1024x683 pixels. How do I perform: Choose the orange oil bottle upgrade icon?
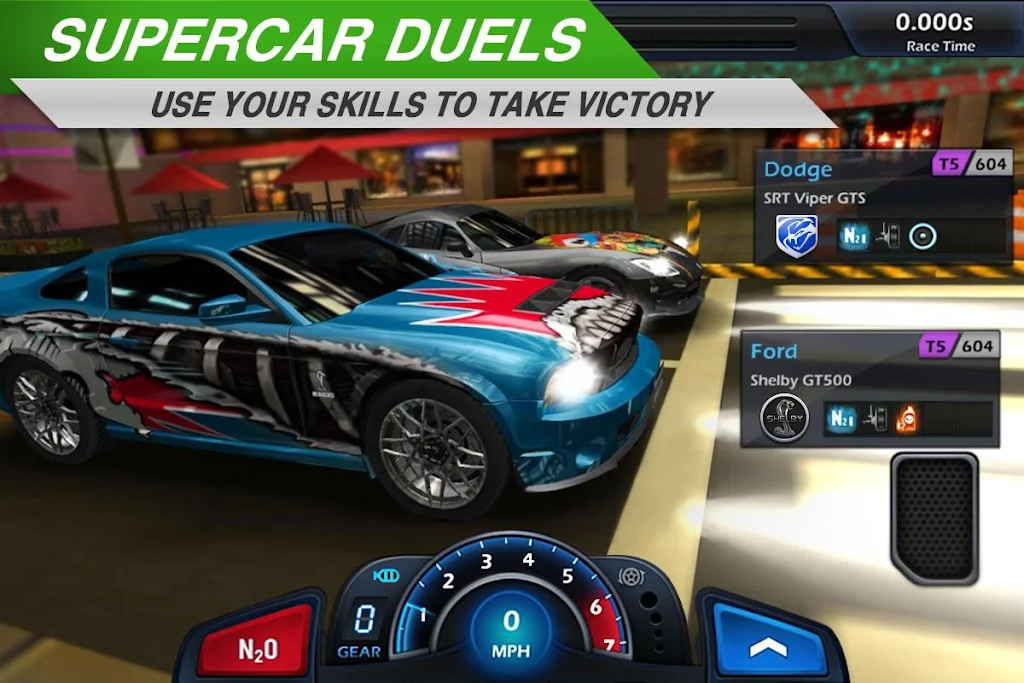[907, 418]
